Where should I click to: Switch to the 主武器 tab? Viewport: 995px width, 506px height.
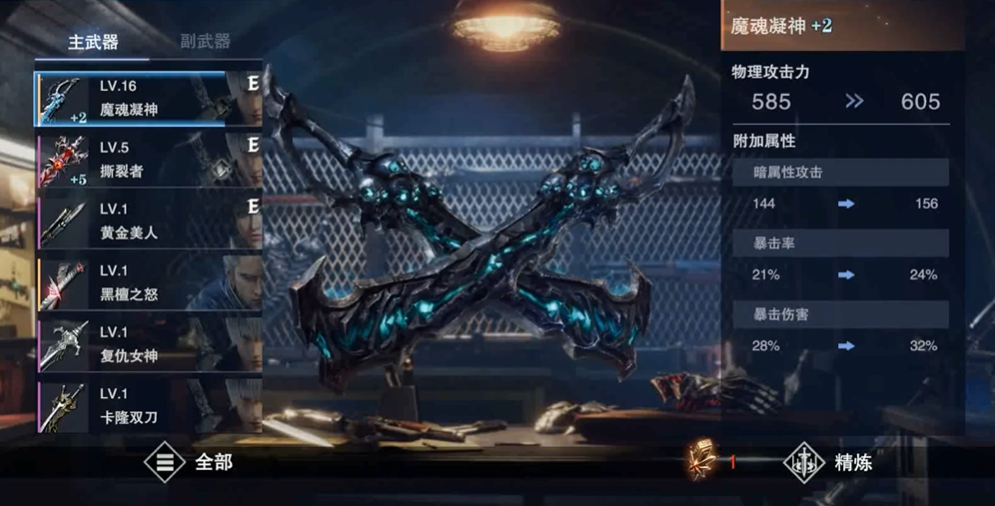click(93, 42)
